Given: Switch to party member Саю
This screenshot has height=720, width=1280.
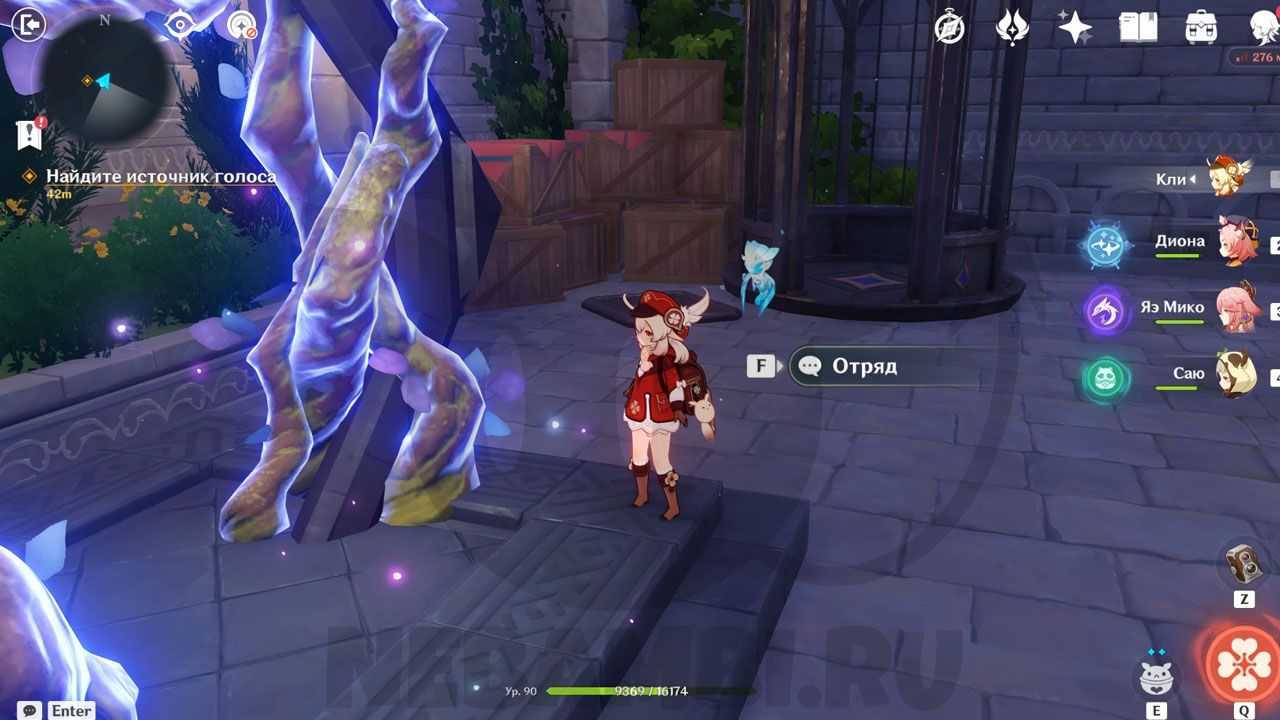Looking at the screenshot, I should (x=1236, y=374).
